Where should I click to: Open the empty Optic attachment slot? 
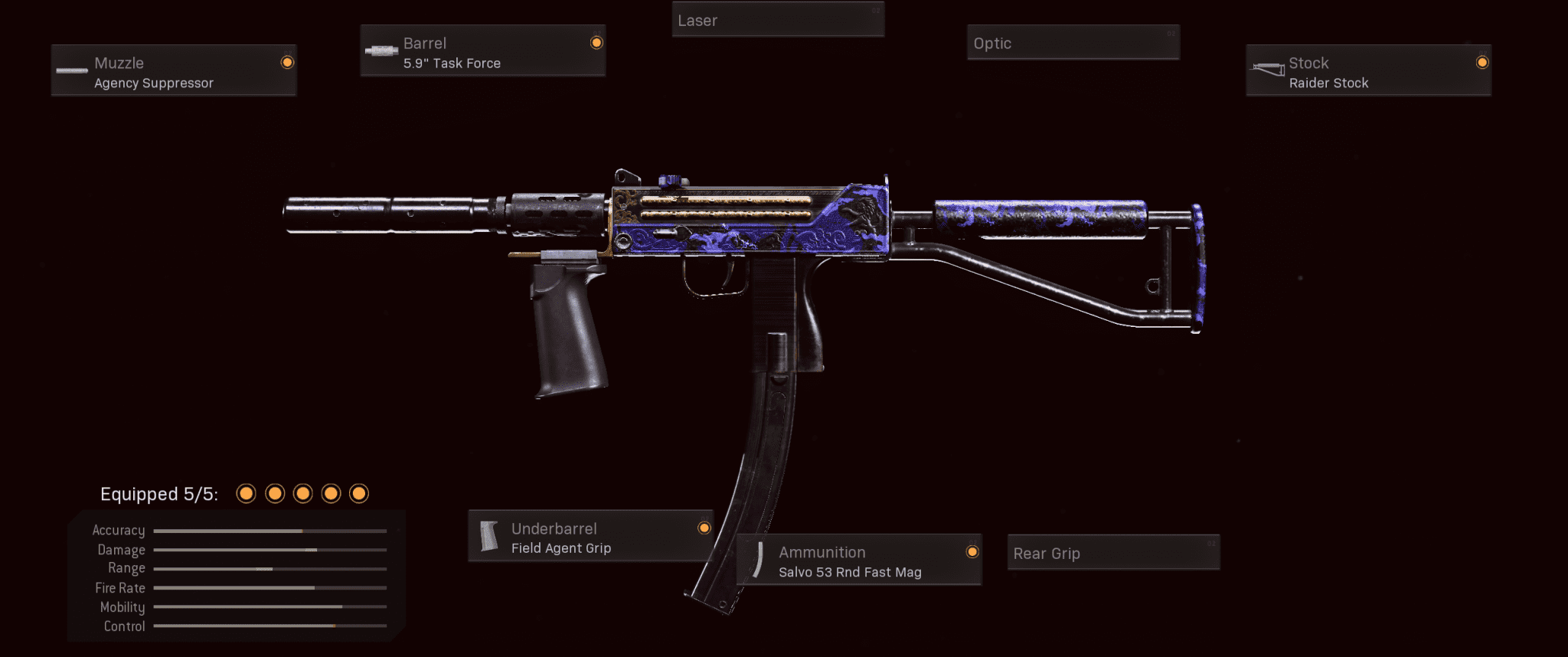pyautogui.click(x=1072, y=43)
